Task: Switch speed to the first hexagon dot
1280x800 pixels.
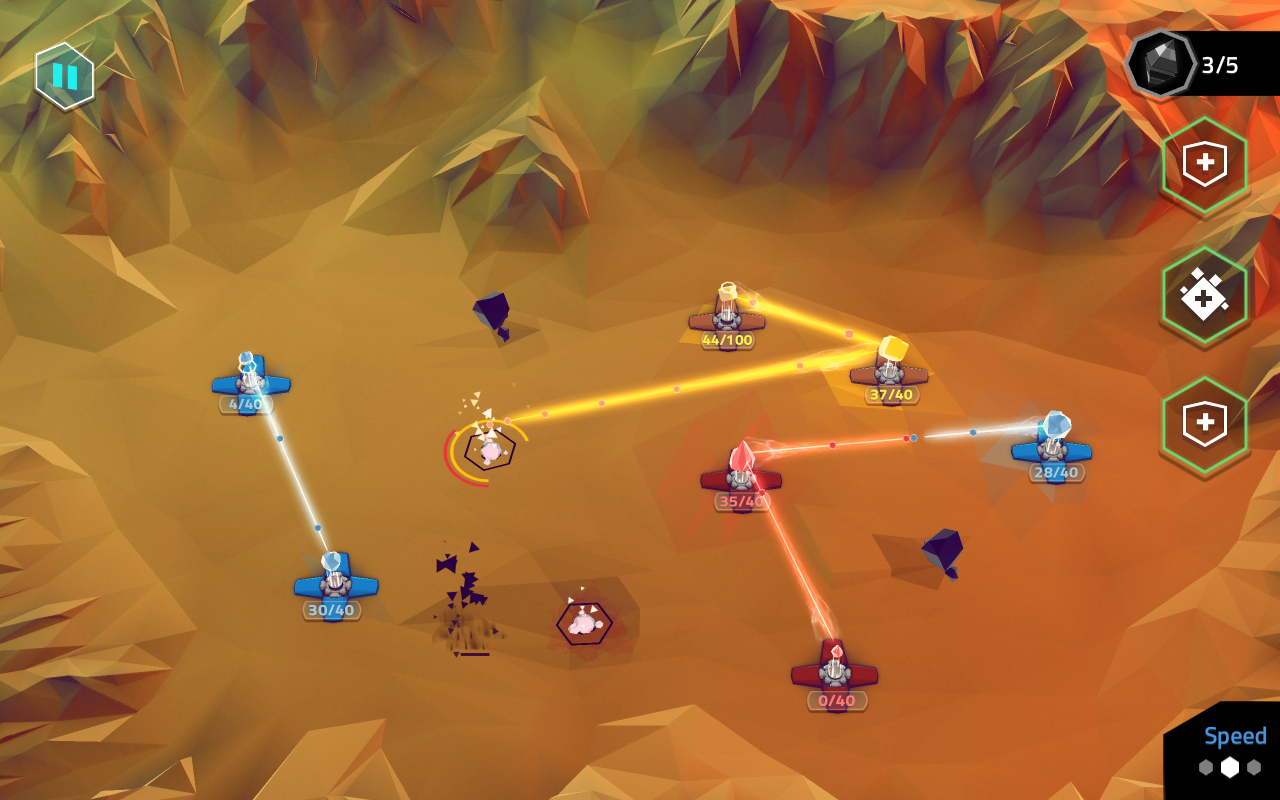Action: pos(1206,768)
